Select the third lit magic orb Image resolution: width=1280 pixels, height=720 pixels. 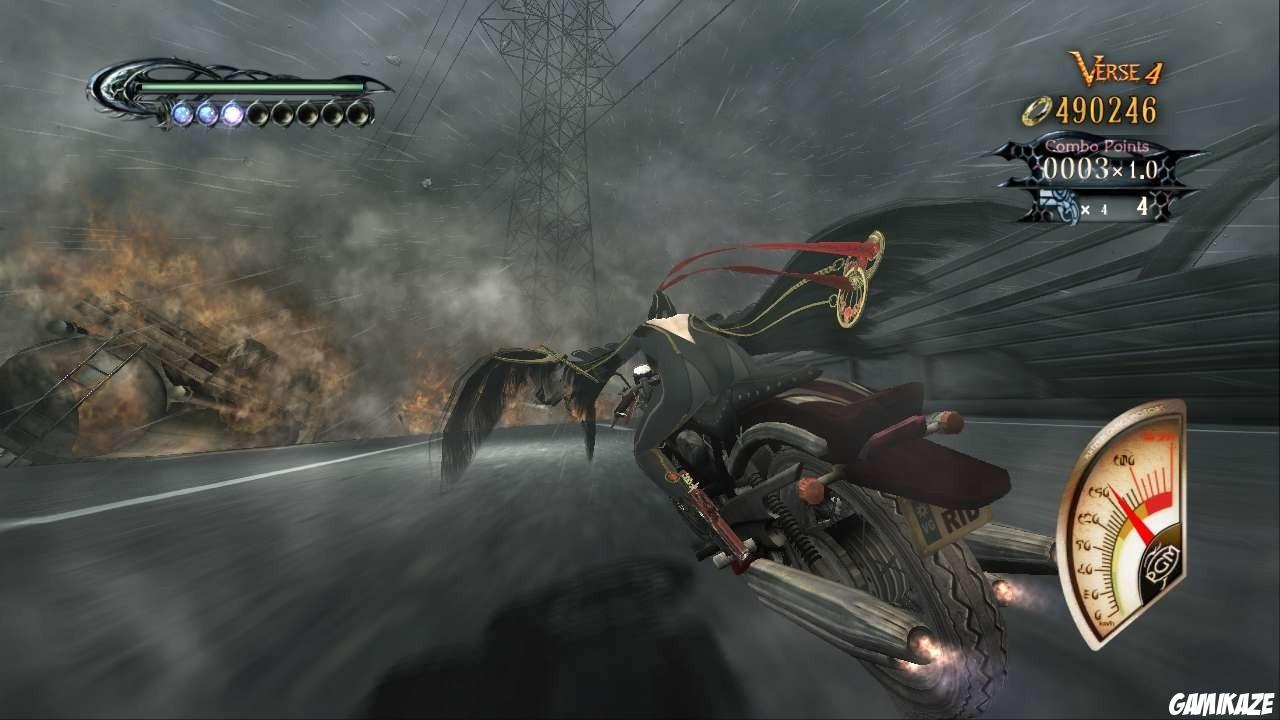[x=234, y=114]
